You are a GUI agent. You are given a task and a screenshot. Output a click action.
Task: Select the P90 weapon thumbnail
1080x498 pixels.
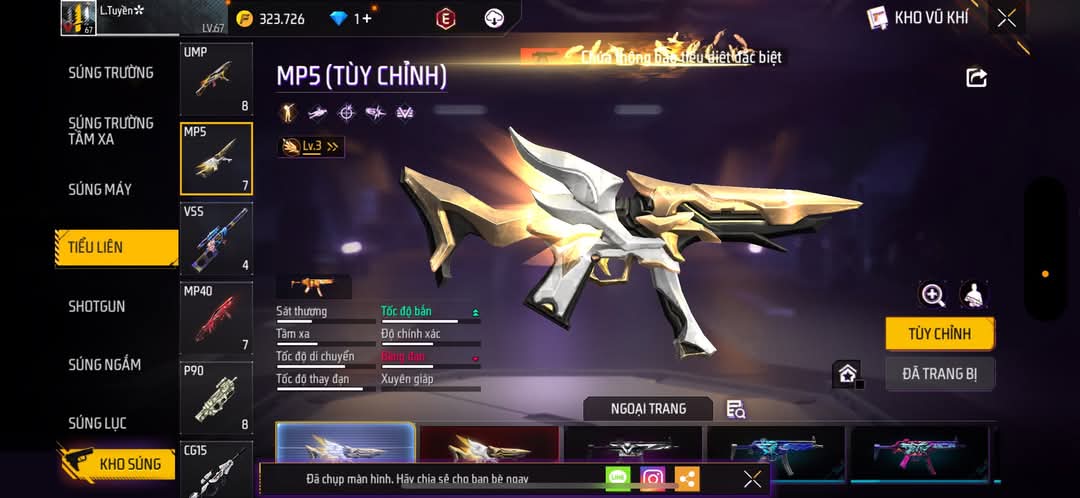(x=216, y=397)
